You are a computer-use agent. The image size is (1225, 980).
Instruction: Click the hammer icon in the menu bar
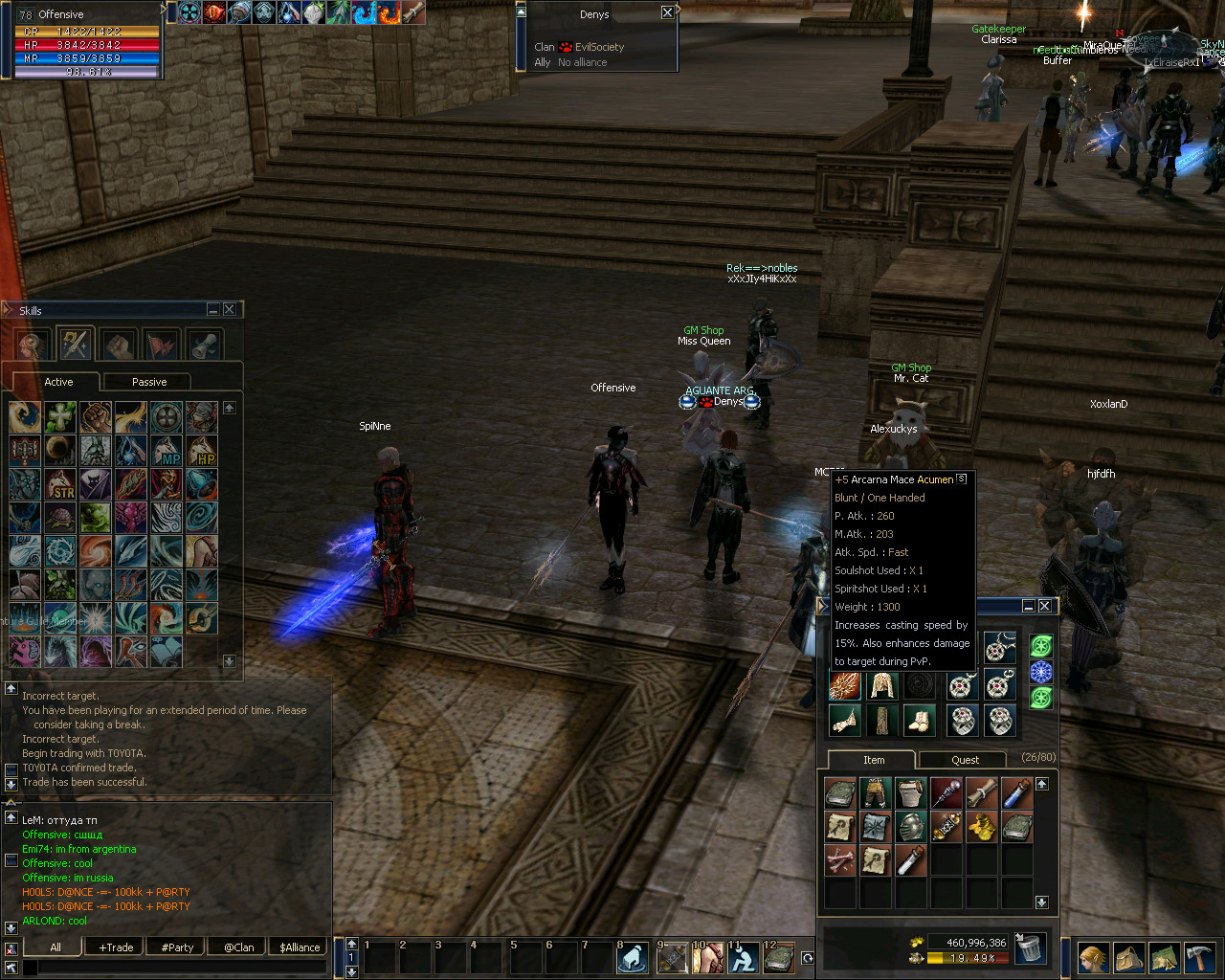[x=1198, y=957]
